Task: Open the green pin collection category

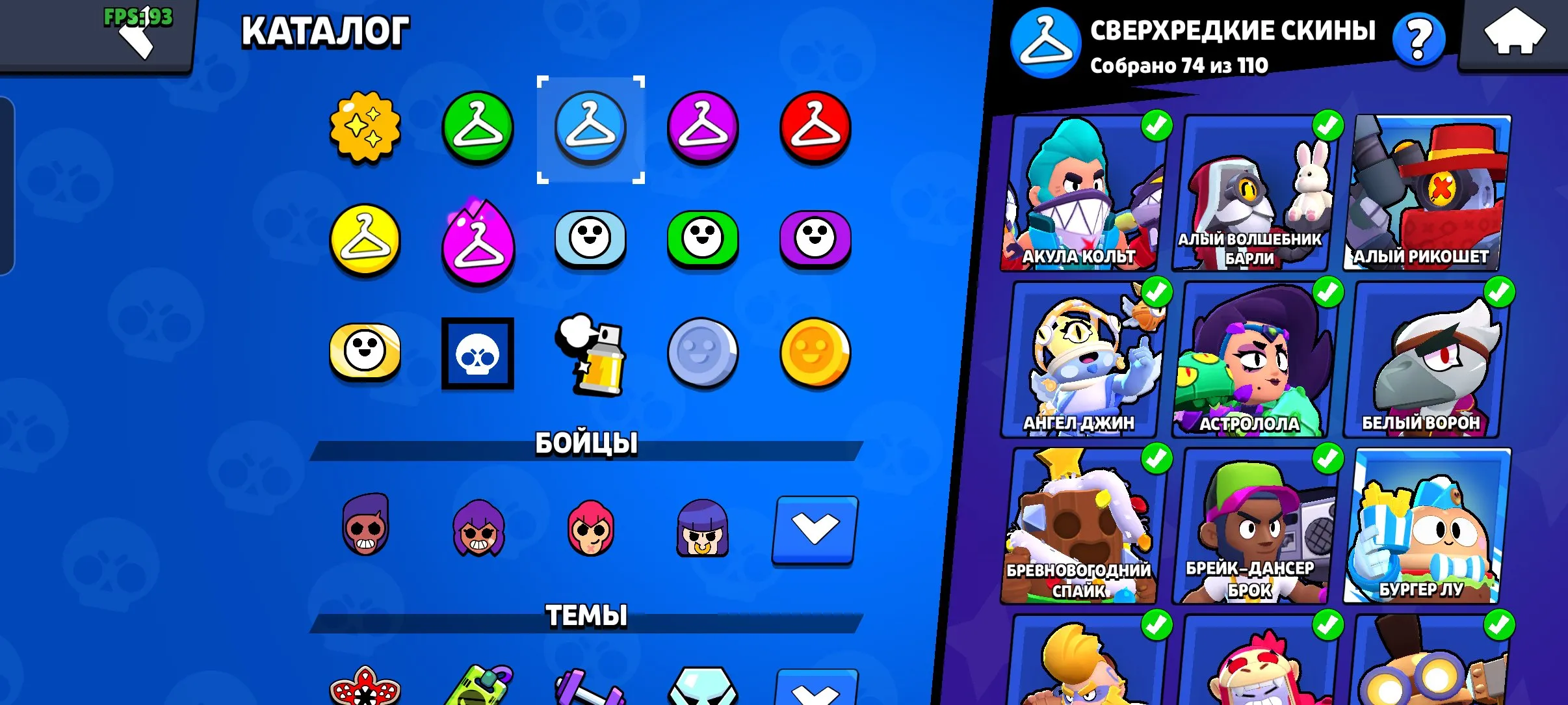Action: (x=703, y=239)
